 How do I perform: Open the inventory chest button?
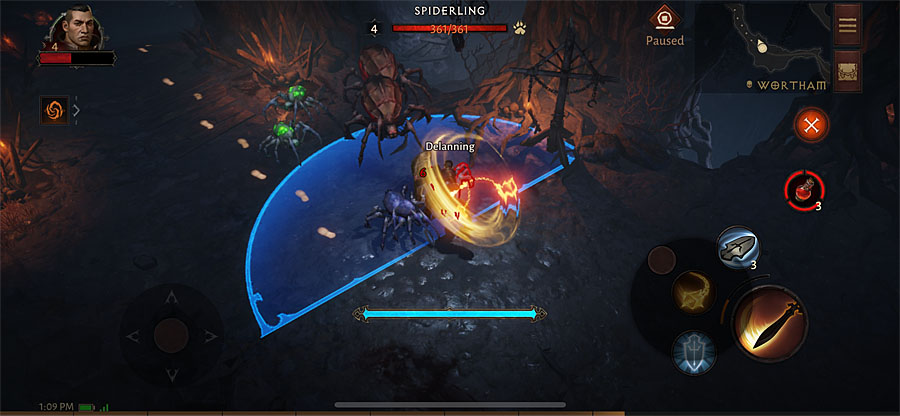click(848, 71)
